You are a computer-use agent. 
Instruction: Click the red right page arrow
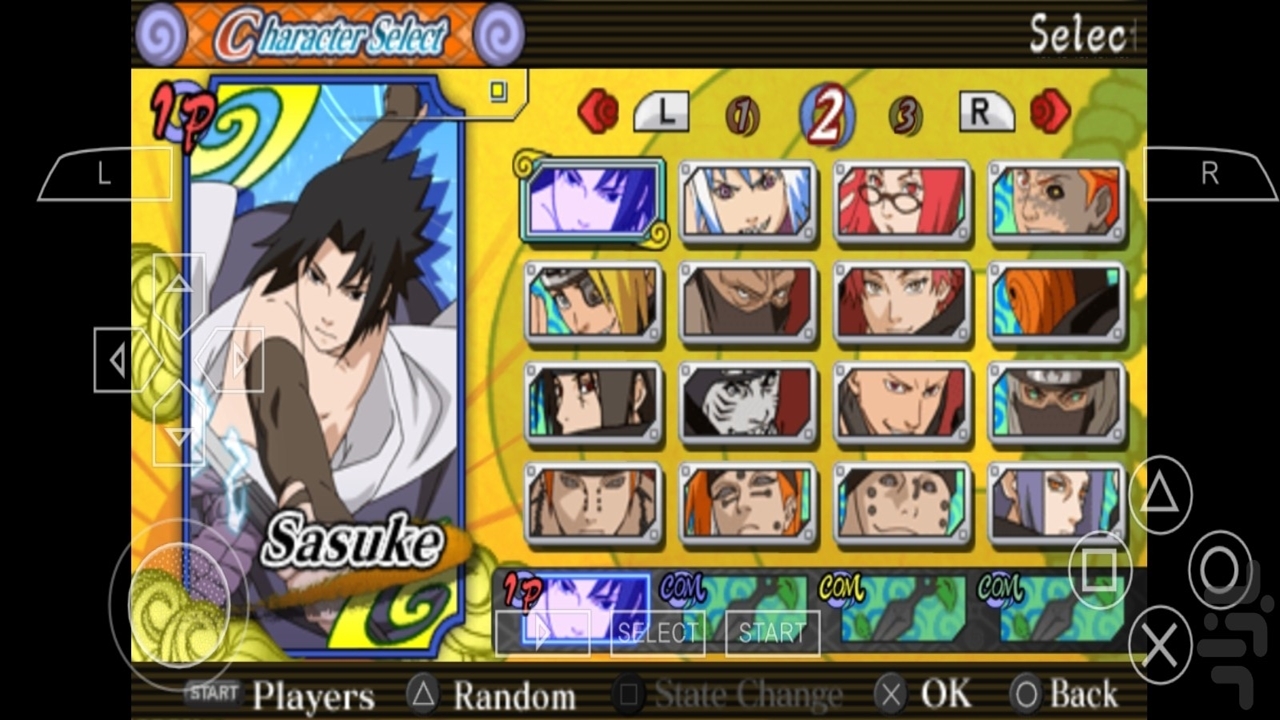[x=1050, y=112]
